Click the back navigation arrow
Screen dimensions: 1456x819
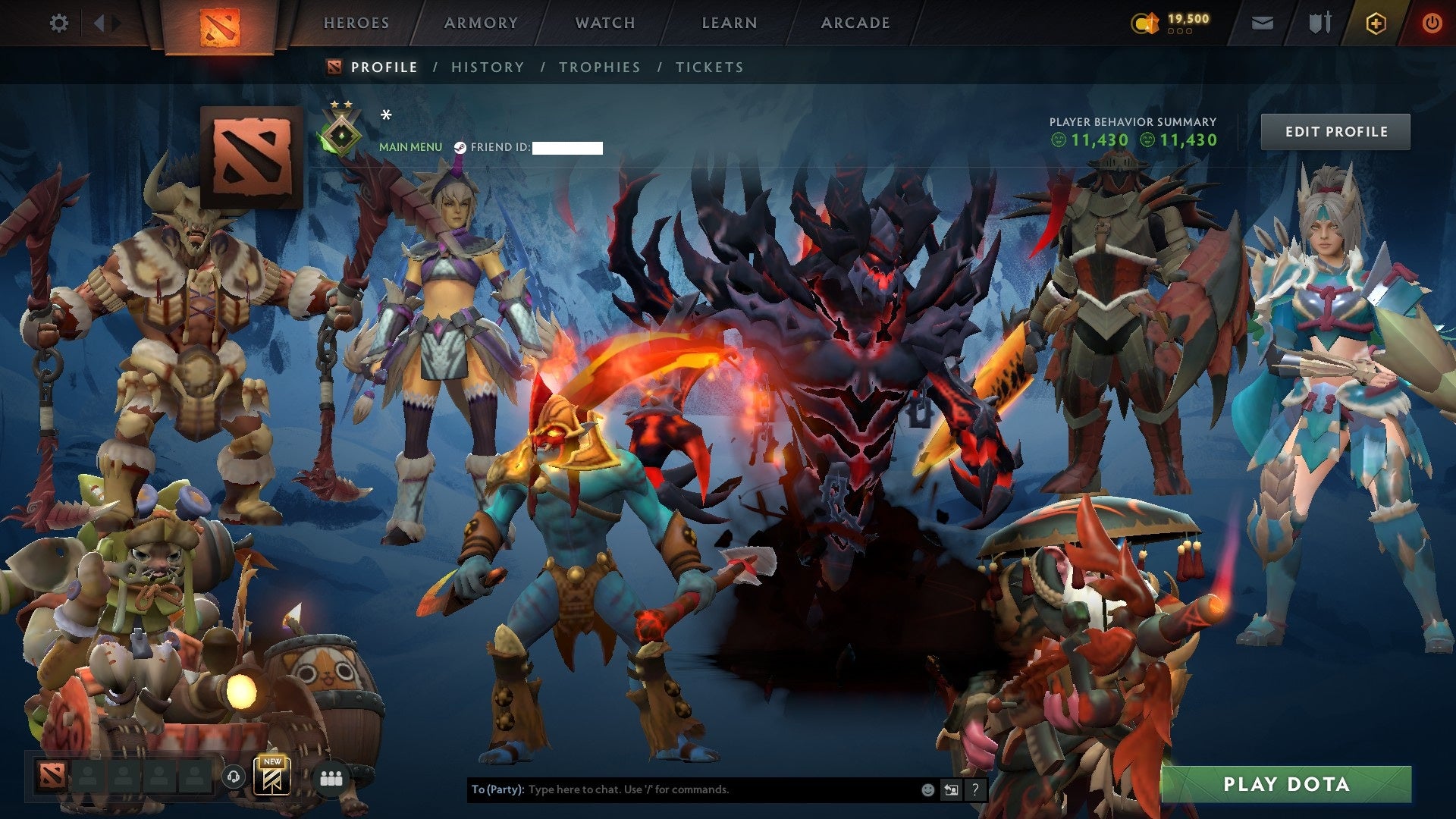(97, 23)
